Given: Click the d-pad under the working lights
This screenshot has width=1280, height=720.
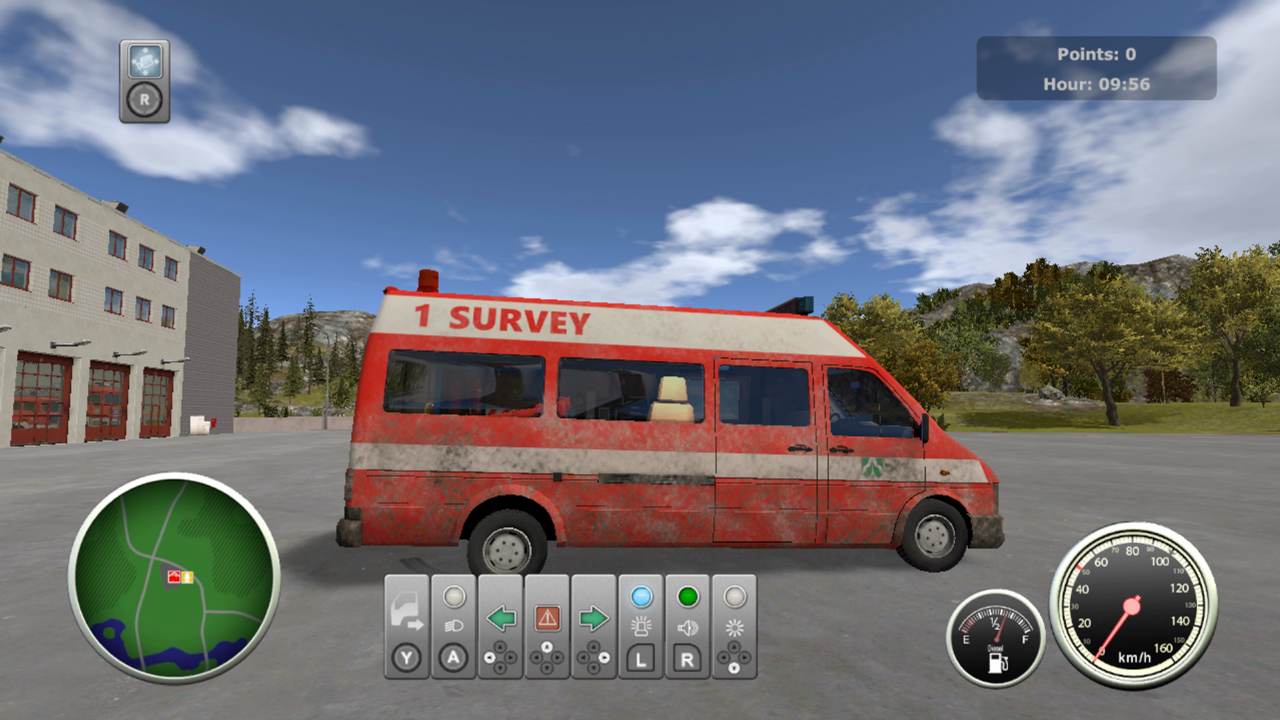Looking at the screenshot, I should 736,655.
